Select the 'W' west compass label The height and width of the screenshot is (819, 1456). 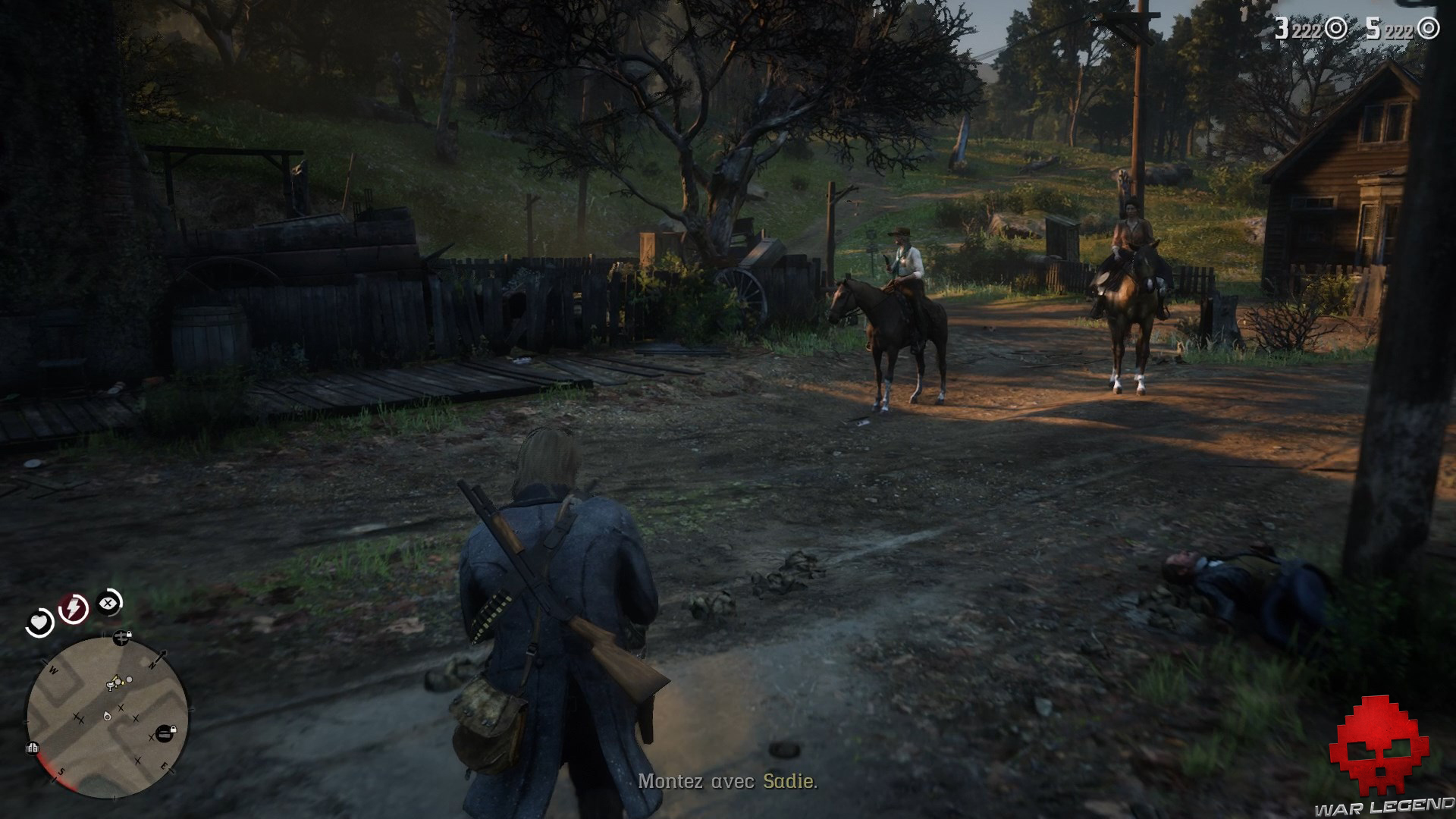52,670
